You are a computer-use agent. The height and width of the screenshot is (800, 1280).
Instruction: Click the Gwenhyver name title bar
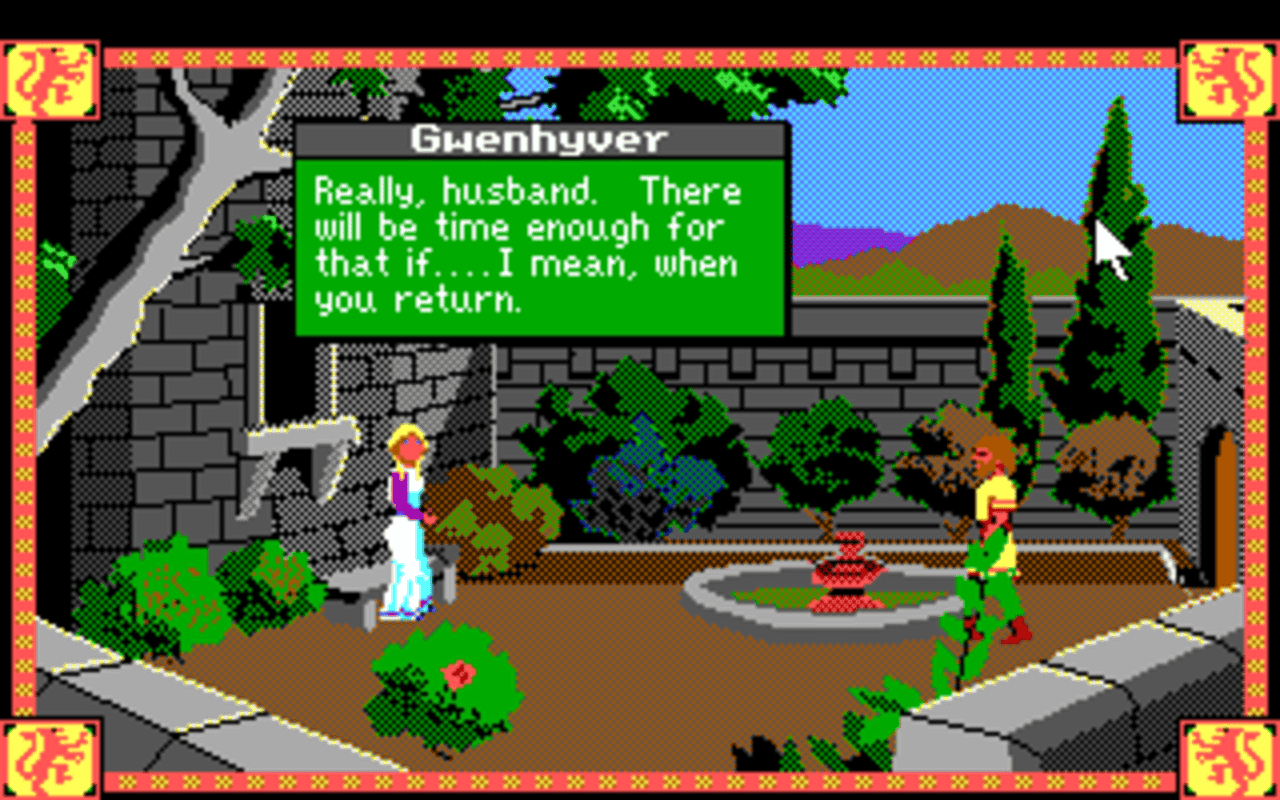click(540, 139)
